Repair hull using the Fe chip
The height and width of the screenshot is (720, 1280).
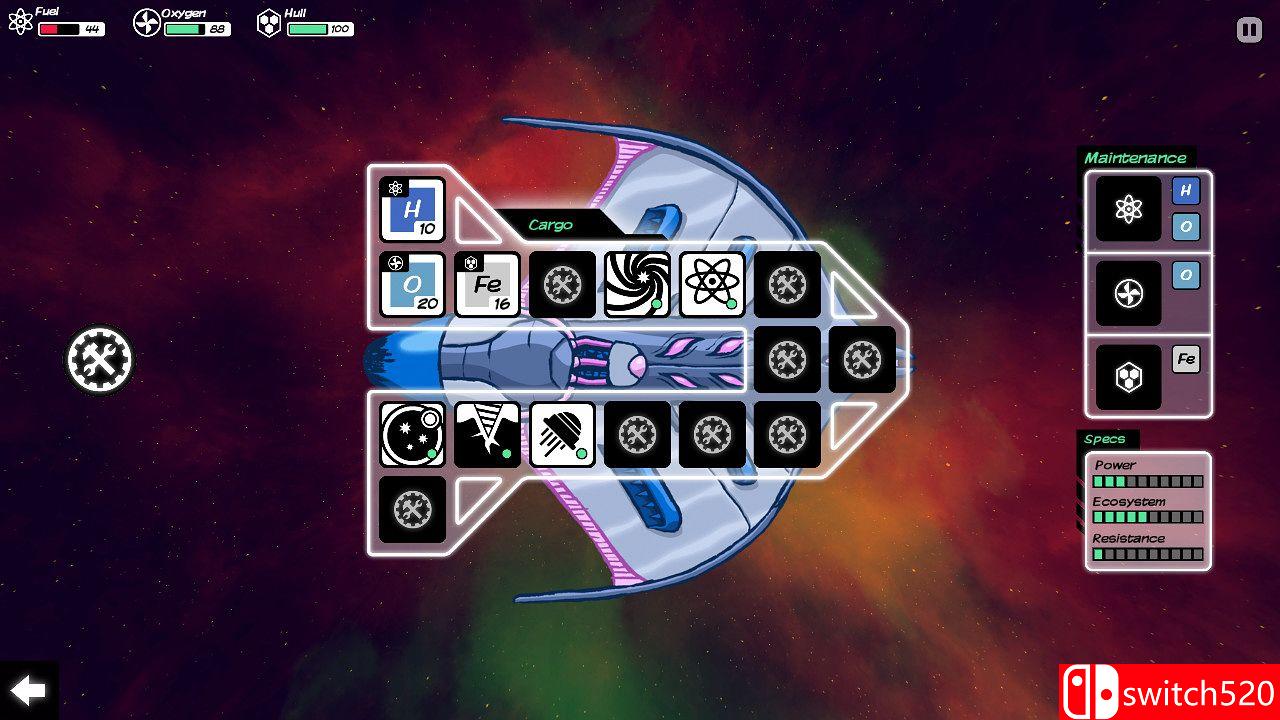[x=1186, y=359]
